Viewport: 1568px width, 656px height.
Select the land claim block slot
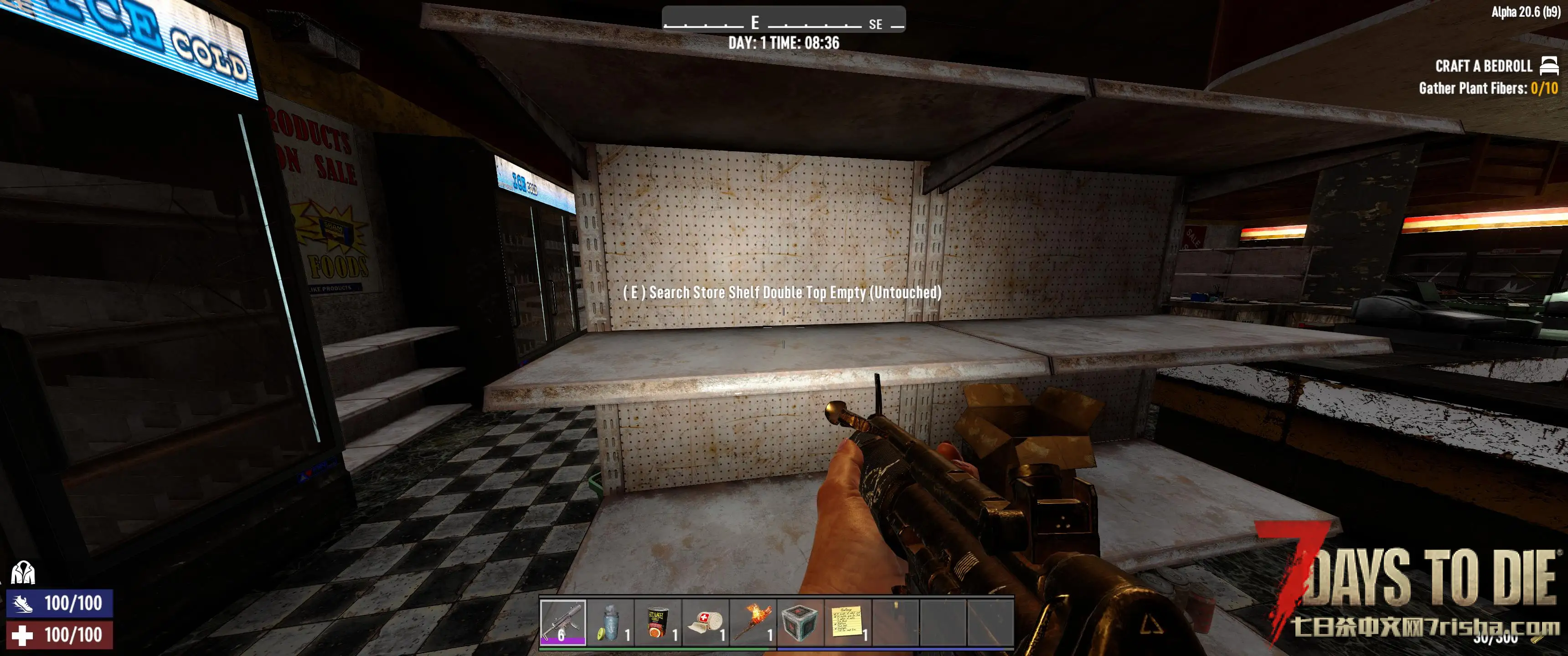tap(799, 622)
